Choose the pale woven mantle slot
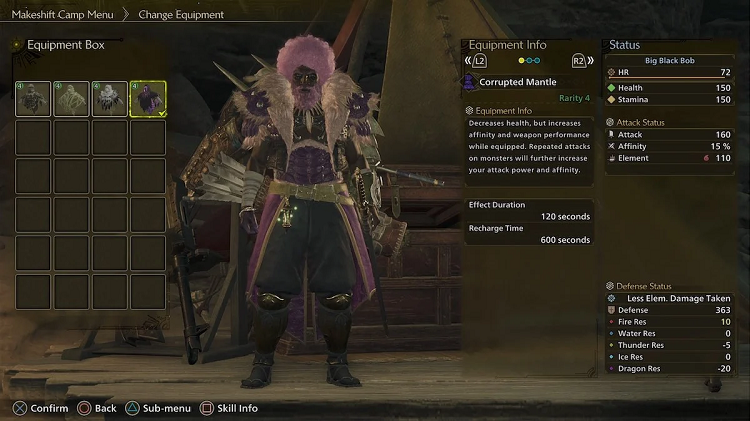The image size is (750, 421). pyautogui.click(x=71, y=99)
